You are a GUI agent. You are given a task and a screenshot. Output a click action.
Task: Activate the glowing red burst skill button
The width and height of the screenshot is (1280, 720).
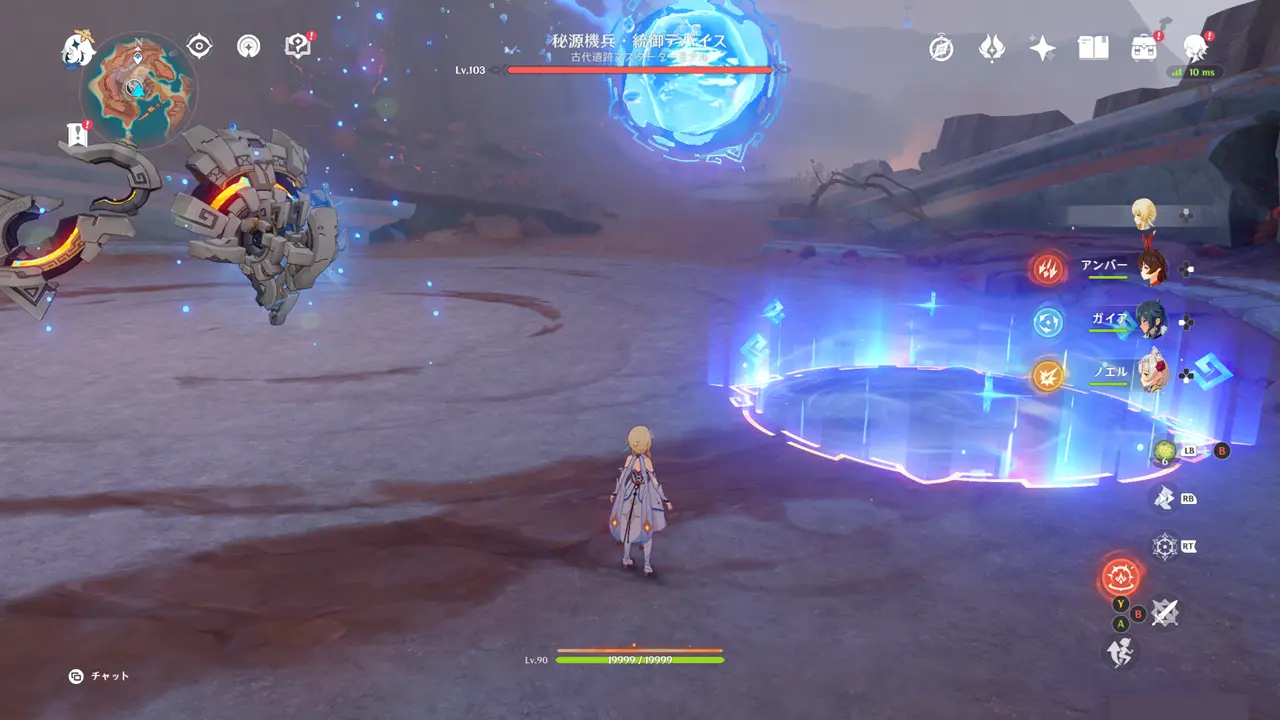(x=1120, y=576)
